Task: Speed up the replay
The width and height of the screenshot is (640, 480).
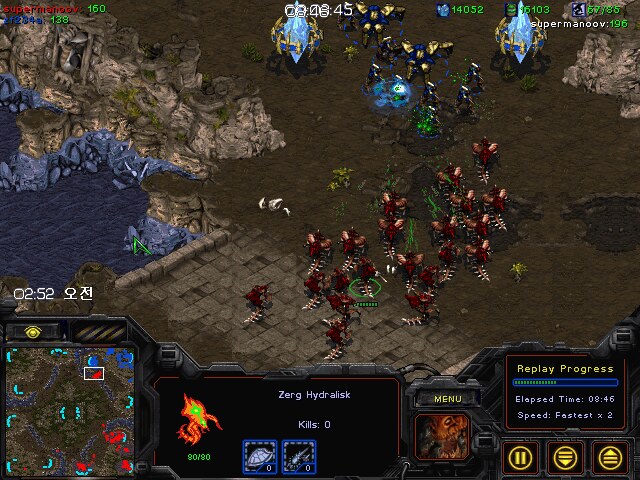Action: pyautogui.click(x=611, y=457)
